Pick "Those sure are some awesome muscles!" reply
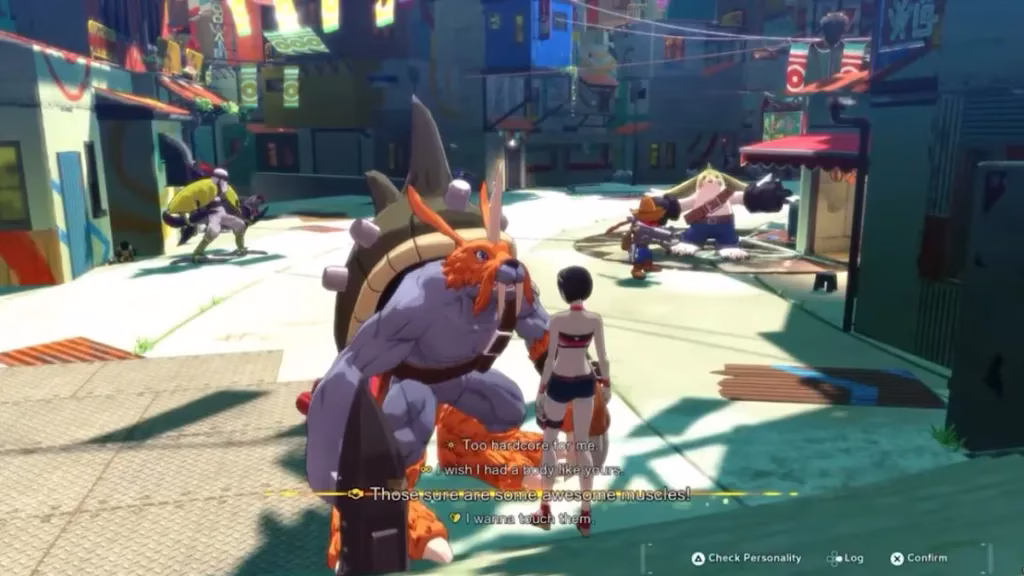 [x=530, y=494]
